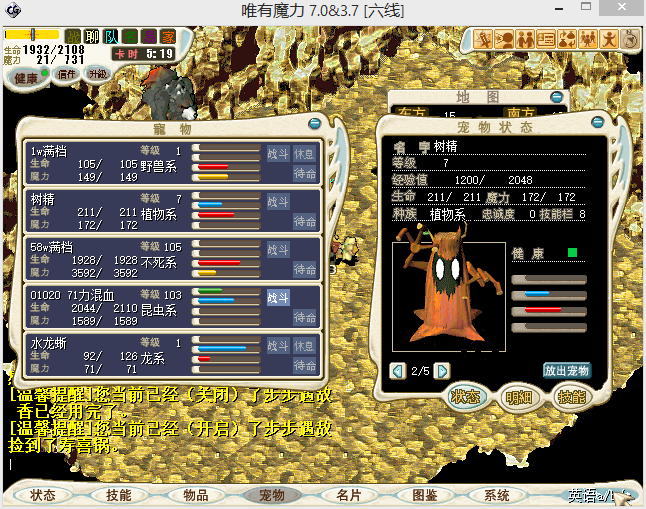Screen dimensions: 646x509
Task: Click the 聊 chat channel icon
Action: coord(93,37)
